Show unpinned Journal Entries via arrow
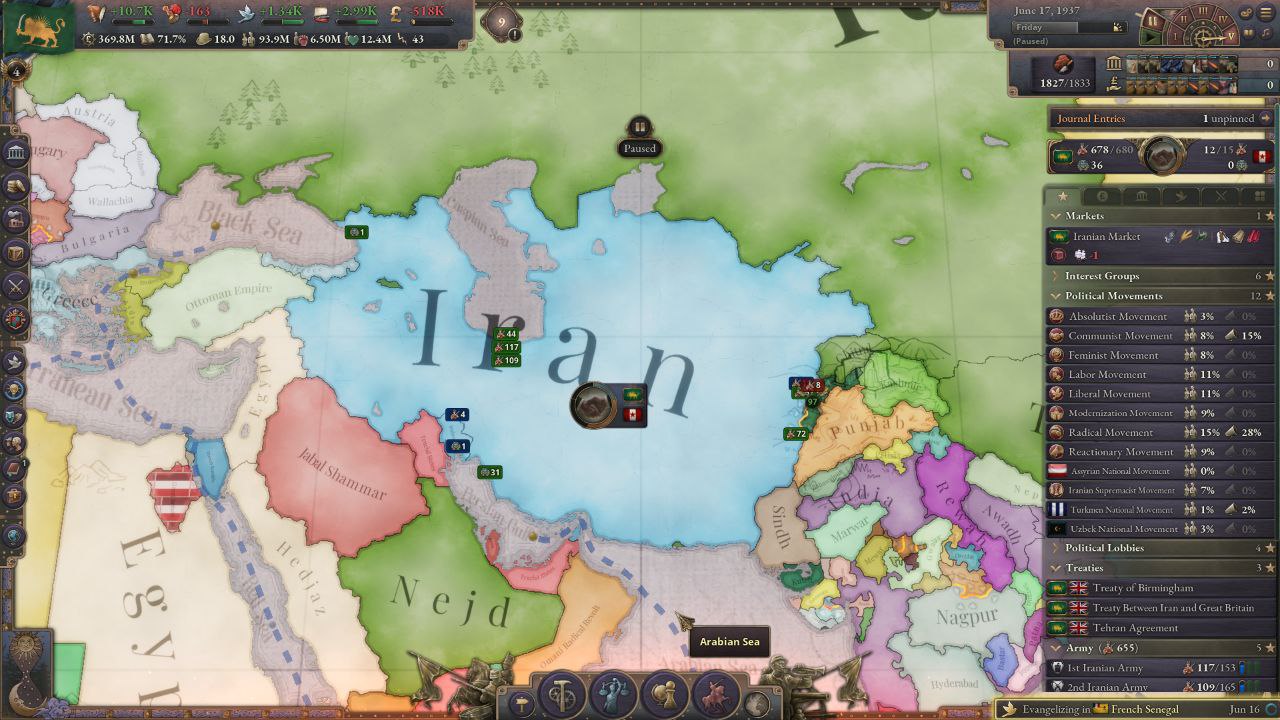 pos(1266,118)
